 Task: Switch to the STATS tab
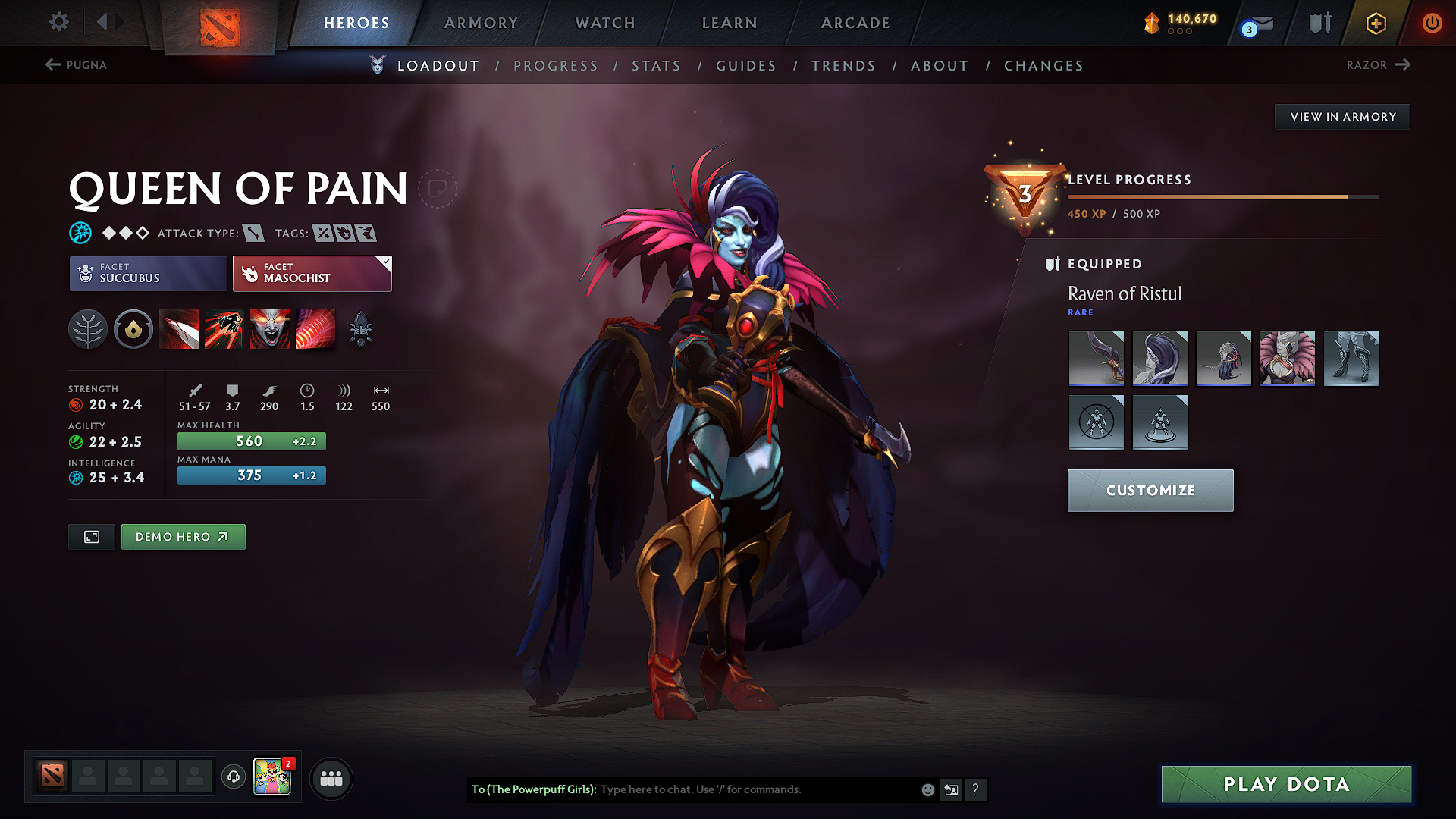656,66
